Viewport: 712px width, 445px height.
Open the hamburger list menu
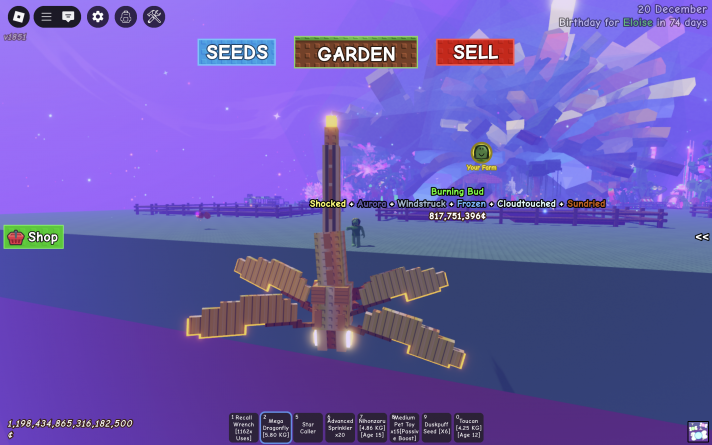(x=46, y=16)
